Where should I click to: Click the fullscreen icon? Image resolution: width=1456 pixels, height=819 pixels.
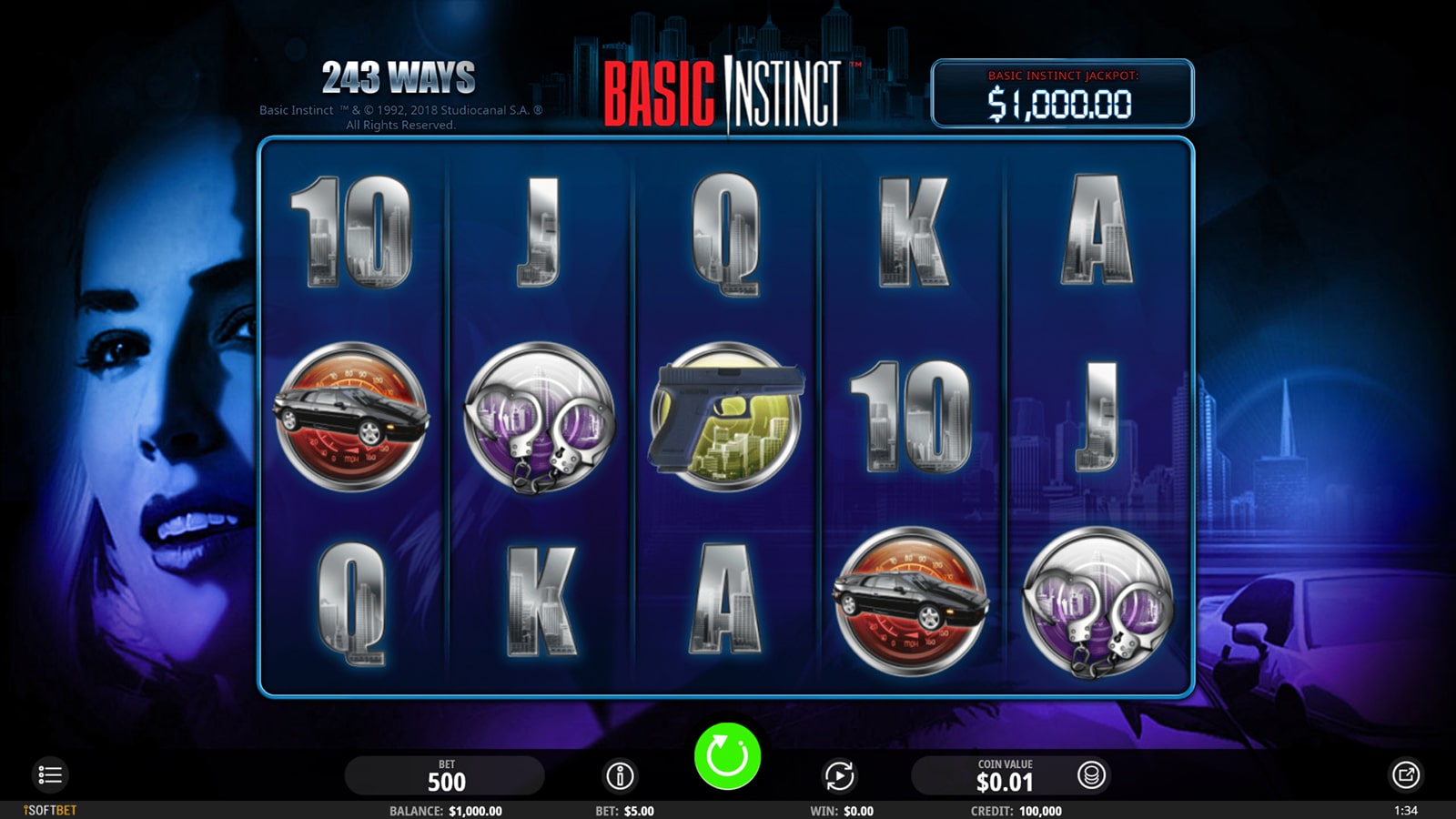click(1406, 775)
